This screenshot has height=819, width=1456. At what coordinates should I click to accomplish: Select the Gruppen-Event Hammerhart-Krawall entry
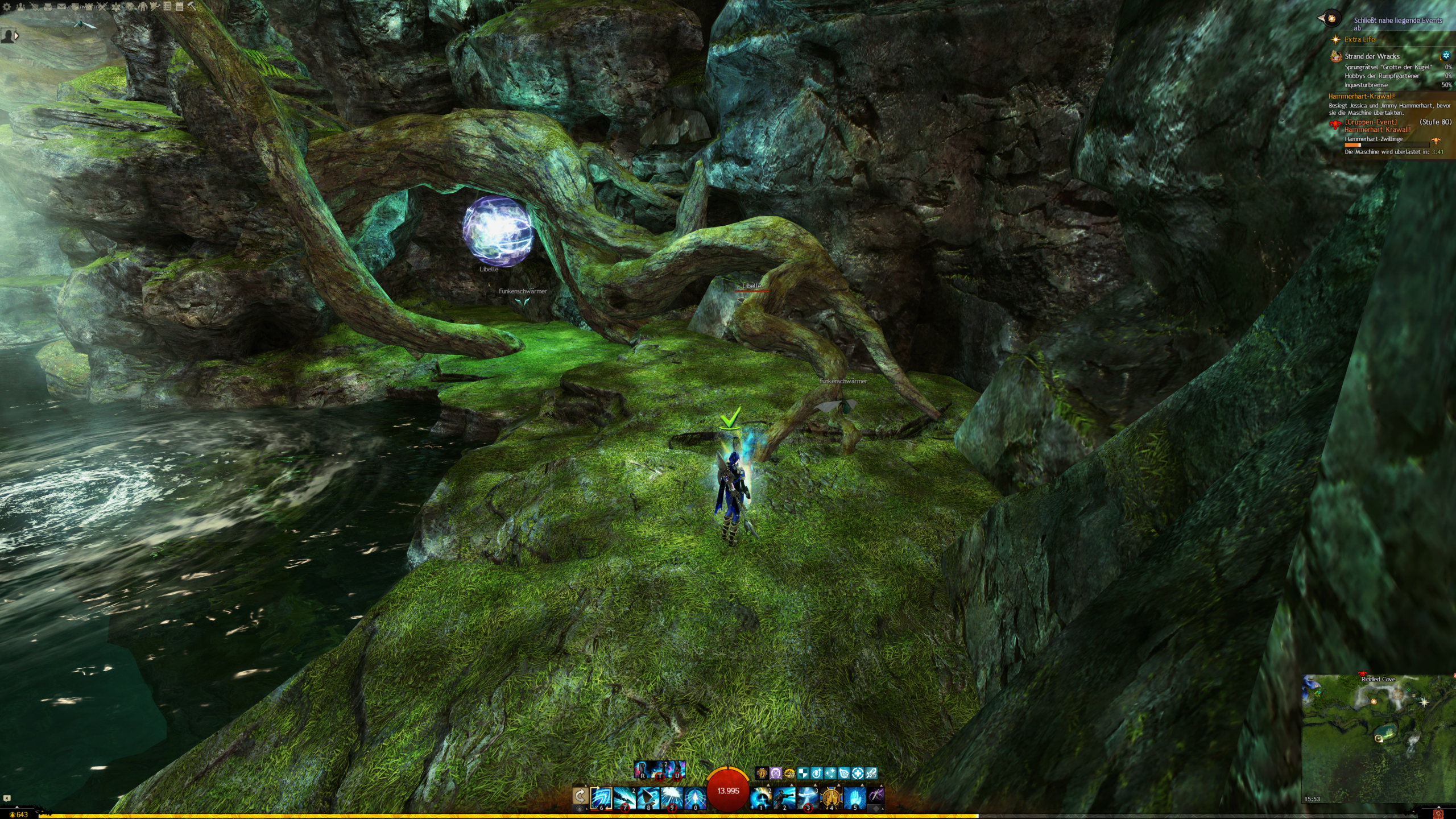coord(1376,126)
